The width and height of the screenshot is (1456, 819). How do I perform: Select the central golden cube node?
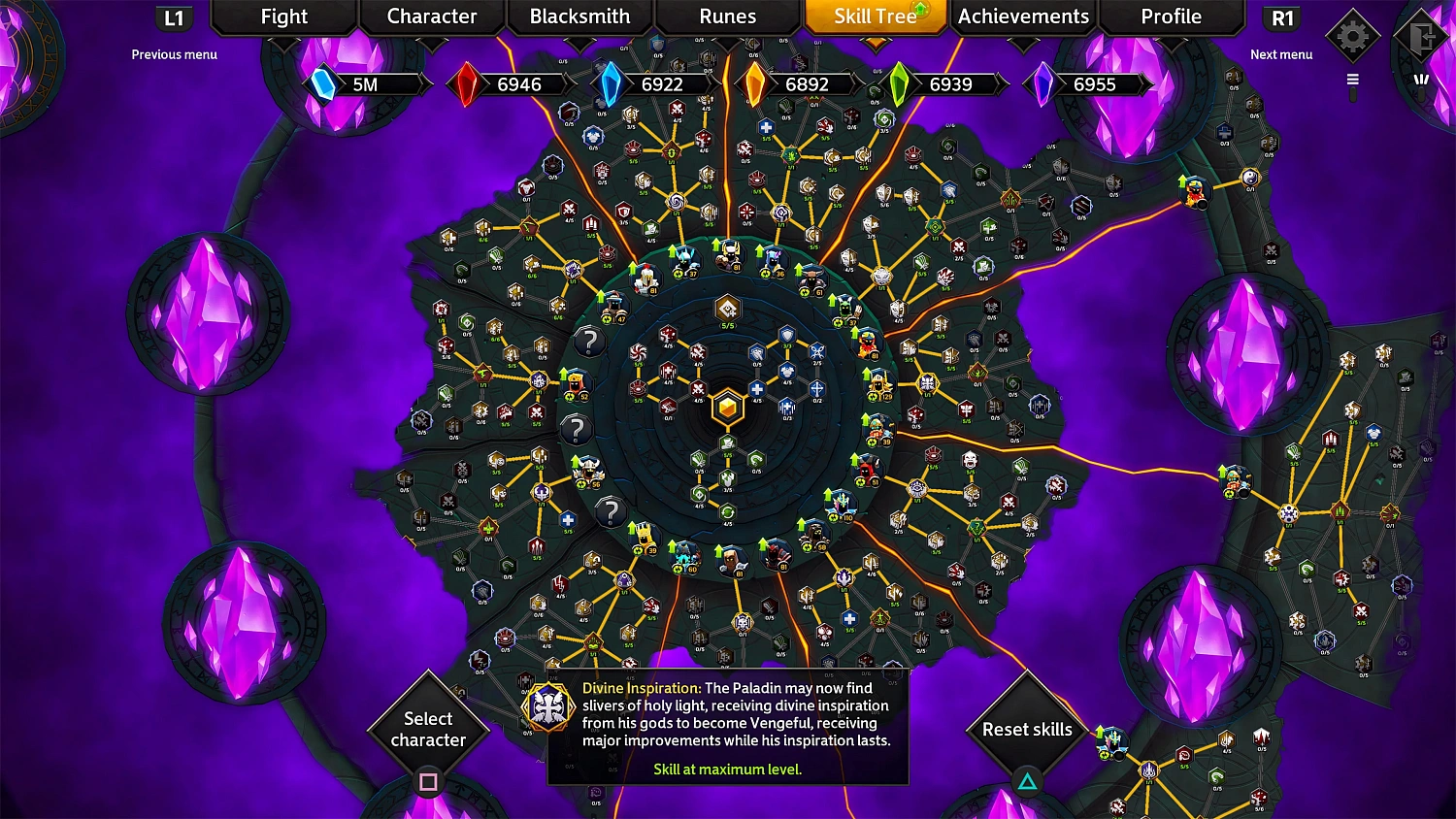tap(728, 406)
